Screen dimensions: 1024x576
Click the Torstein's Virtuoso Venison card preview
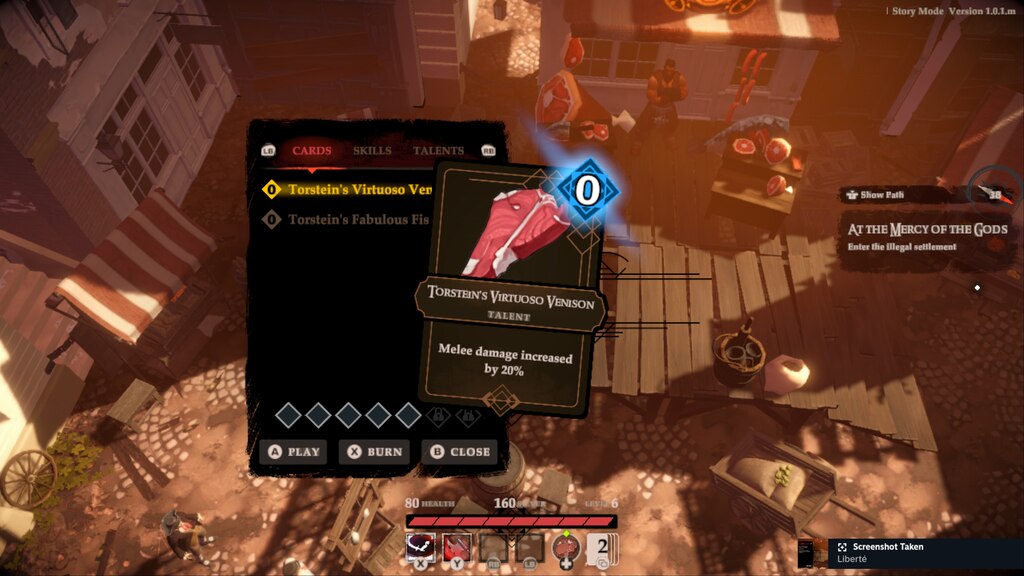pos(510,290)
